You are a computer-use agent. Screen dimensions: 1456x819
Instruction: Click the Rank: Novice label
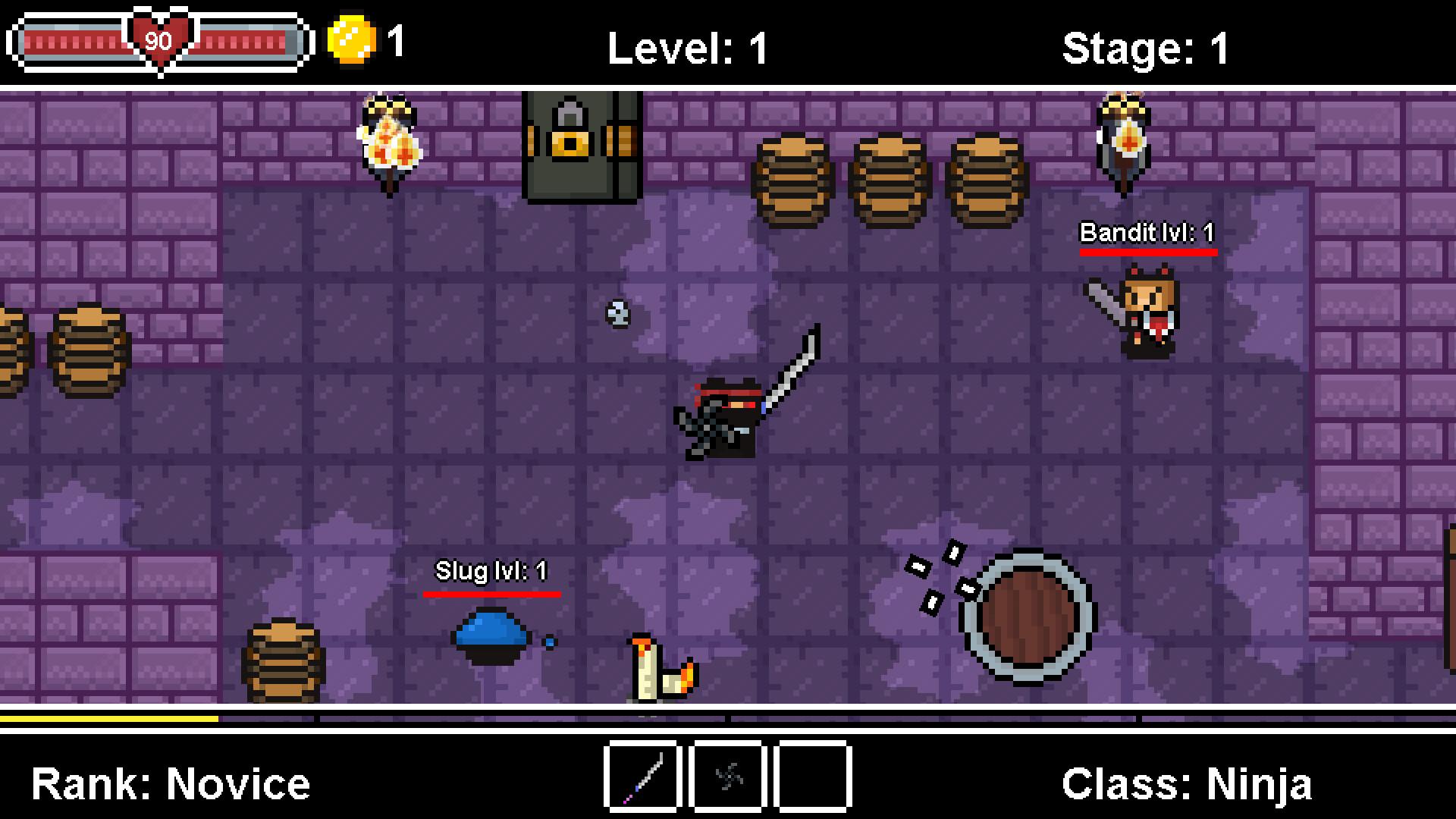[x=171, y=783]
